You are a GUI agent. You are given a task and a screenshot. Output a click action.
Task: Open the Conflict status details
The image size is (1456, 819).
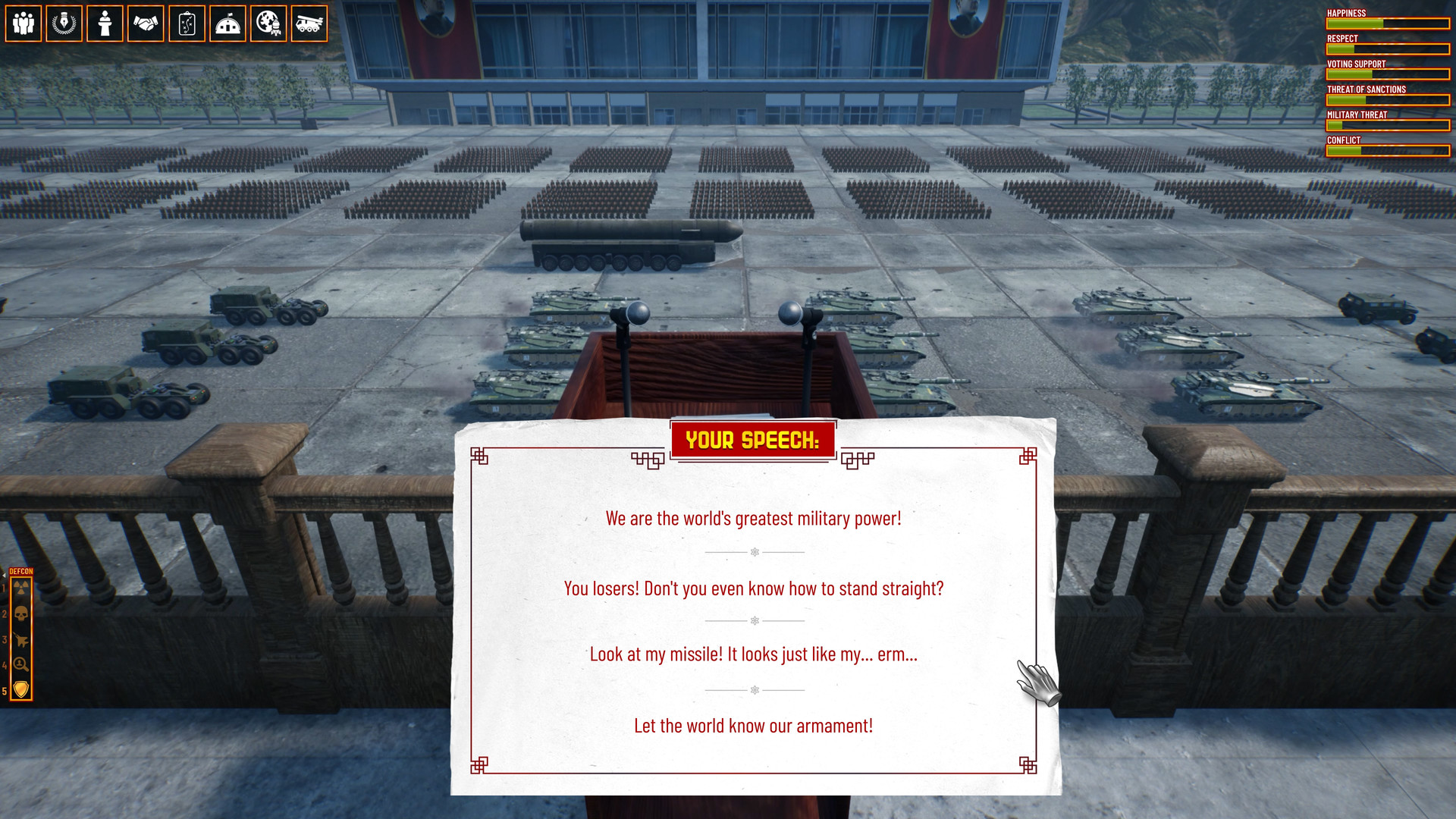pos(1387,149)
